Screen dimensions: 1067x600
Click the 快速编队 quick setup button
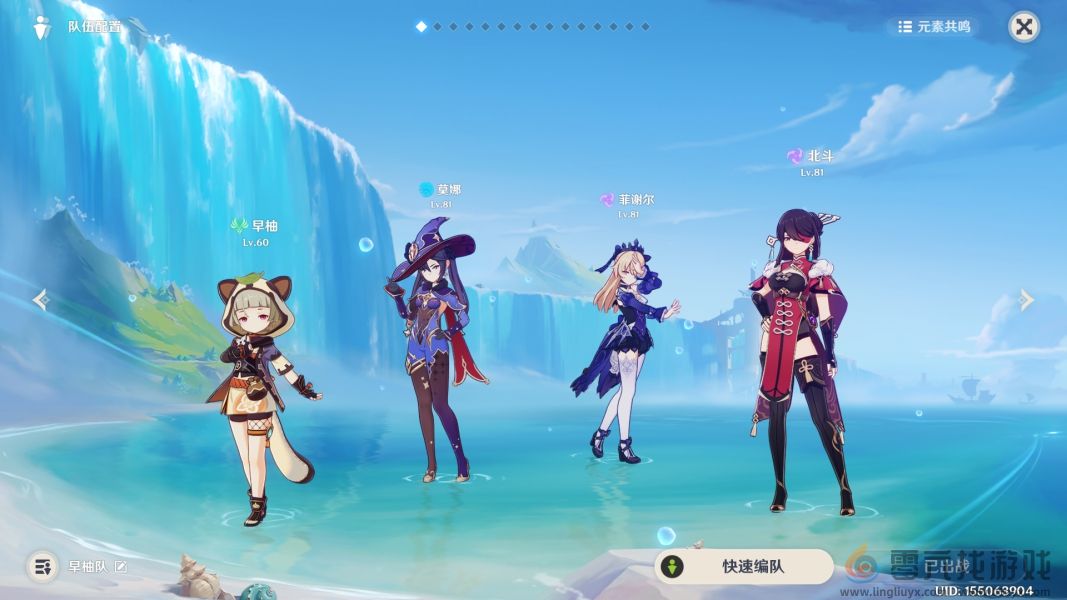[744, 567]
